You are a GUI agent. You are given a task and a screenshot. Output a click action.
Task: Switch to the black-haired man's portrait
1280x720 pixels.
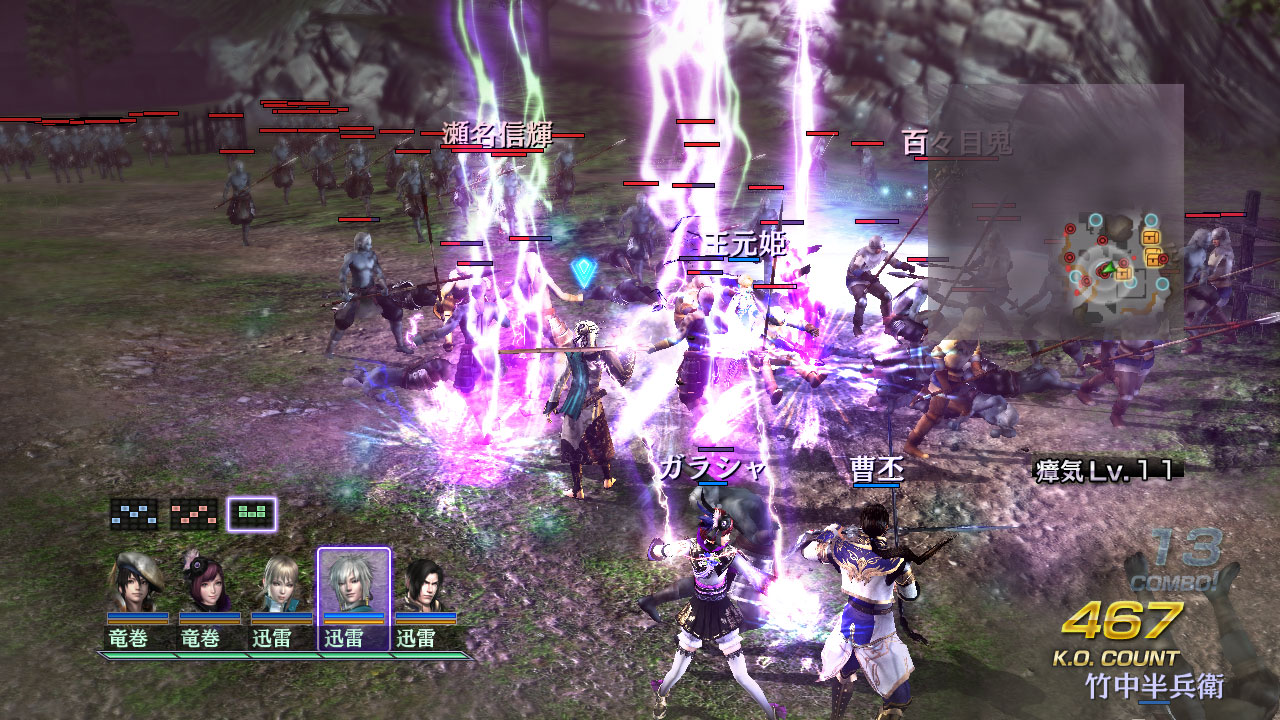(x=424, y=582)
